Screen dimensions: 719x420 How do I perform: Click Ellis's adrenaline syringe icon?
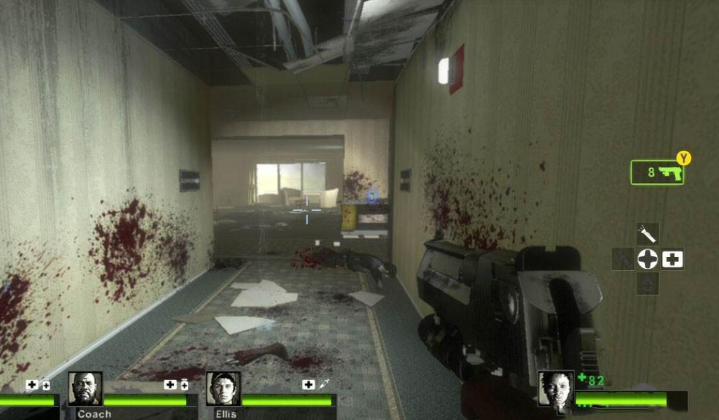coord(324,384)
